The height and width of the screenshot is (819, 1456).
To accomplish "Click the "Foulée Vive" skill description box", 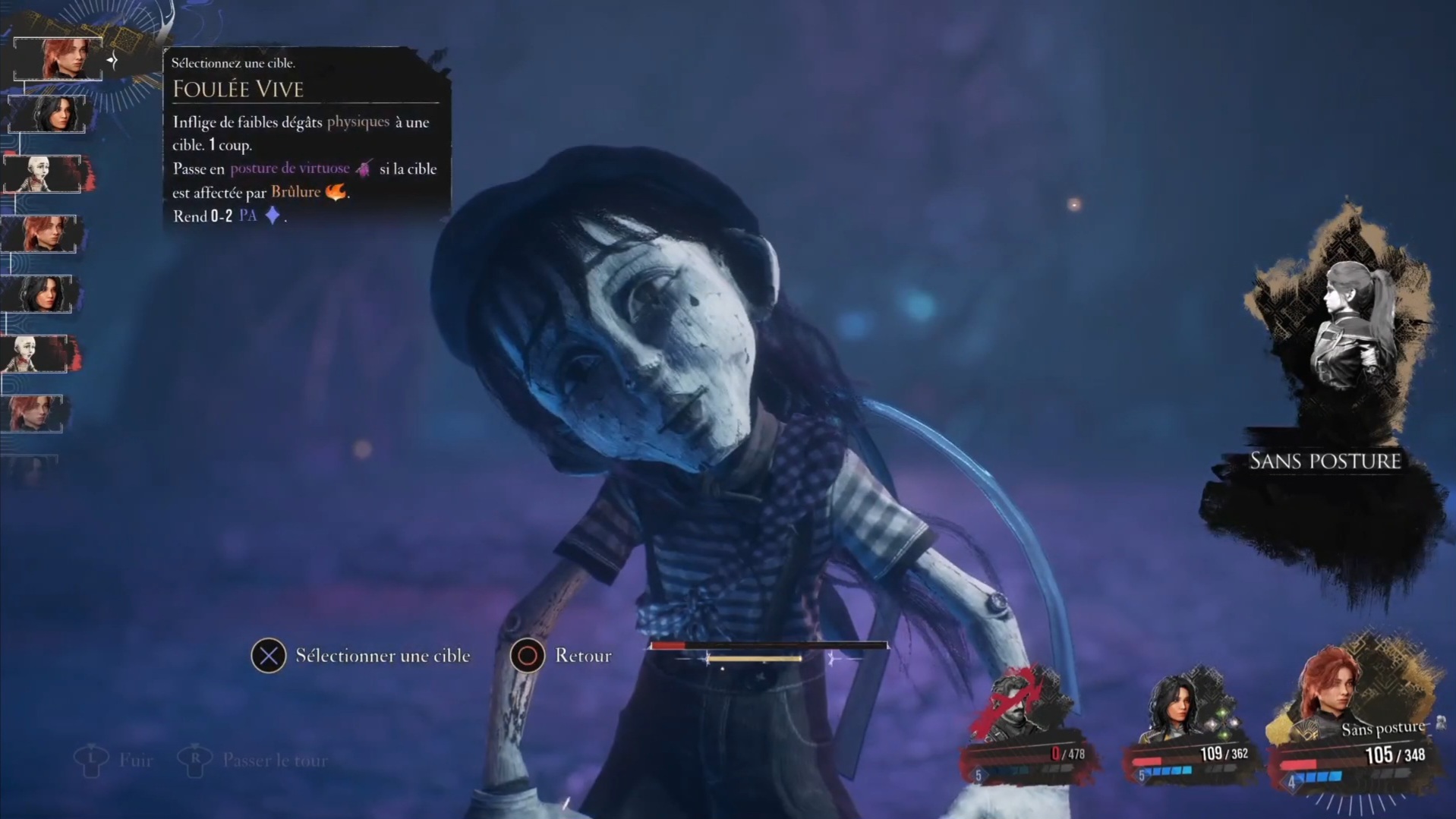I will pos(305,137).
